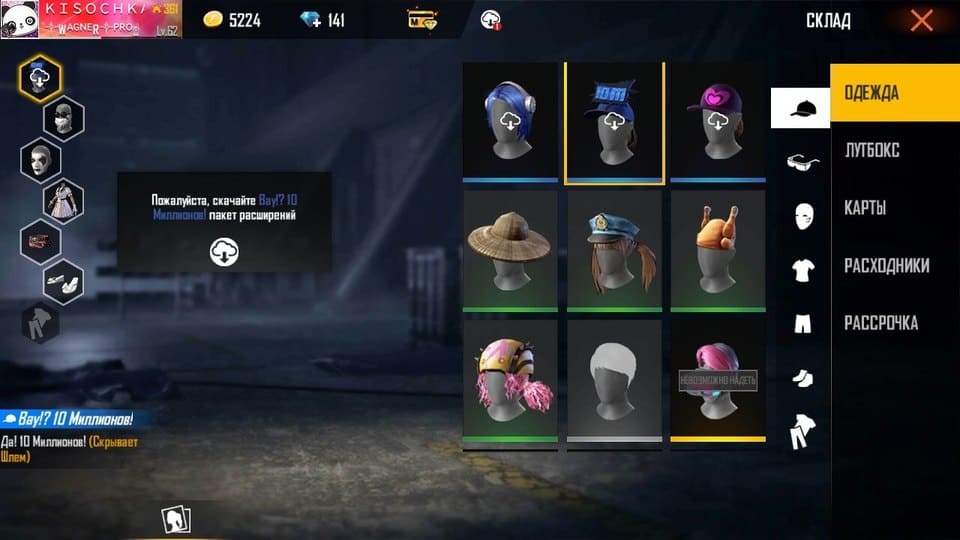Select the roast chicken hat item
This screenshot has width=960, height=540.
[x=717, y=250]
